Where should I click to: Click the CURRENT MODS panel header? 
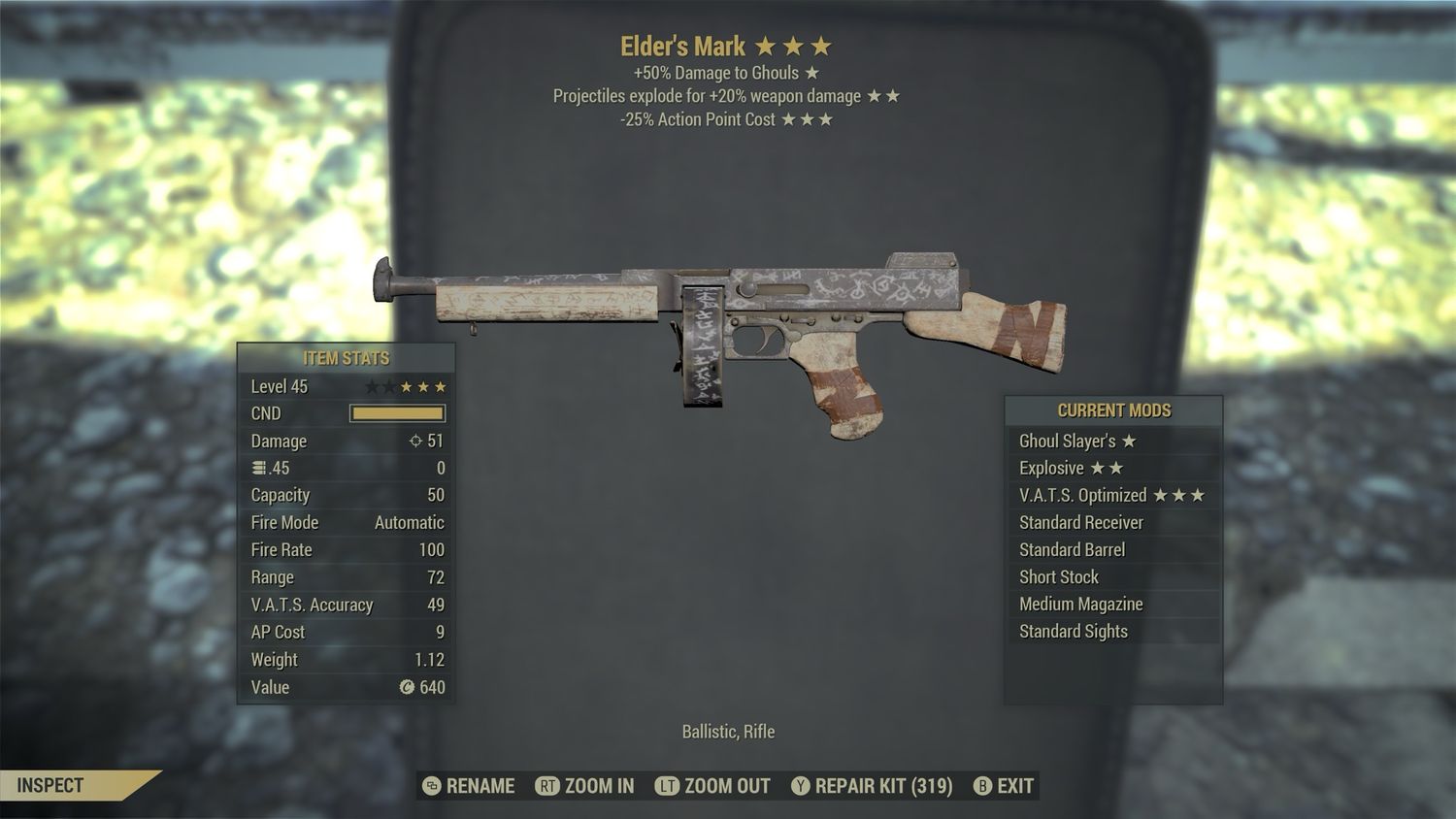click(1110, 410)
